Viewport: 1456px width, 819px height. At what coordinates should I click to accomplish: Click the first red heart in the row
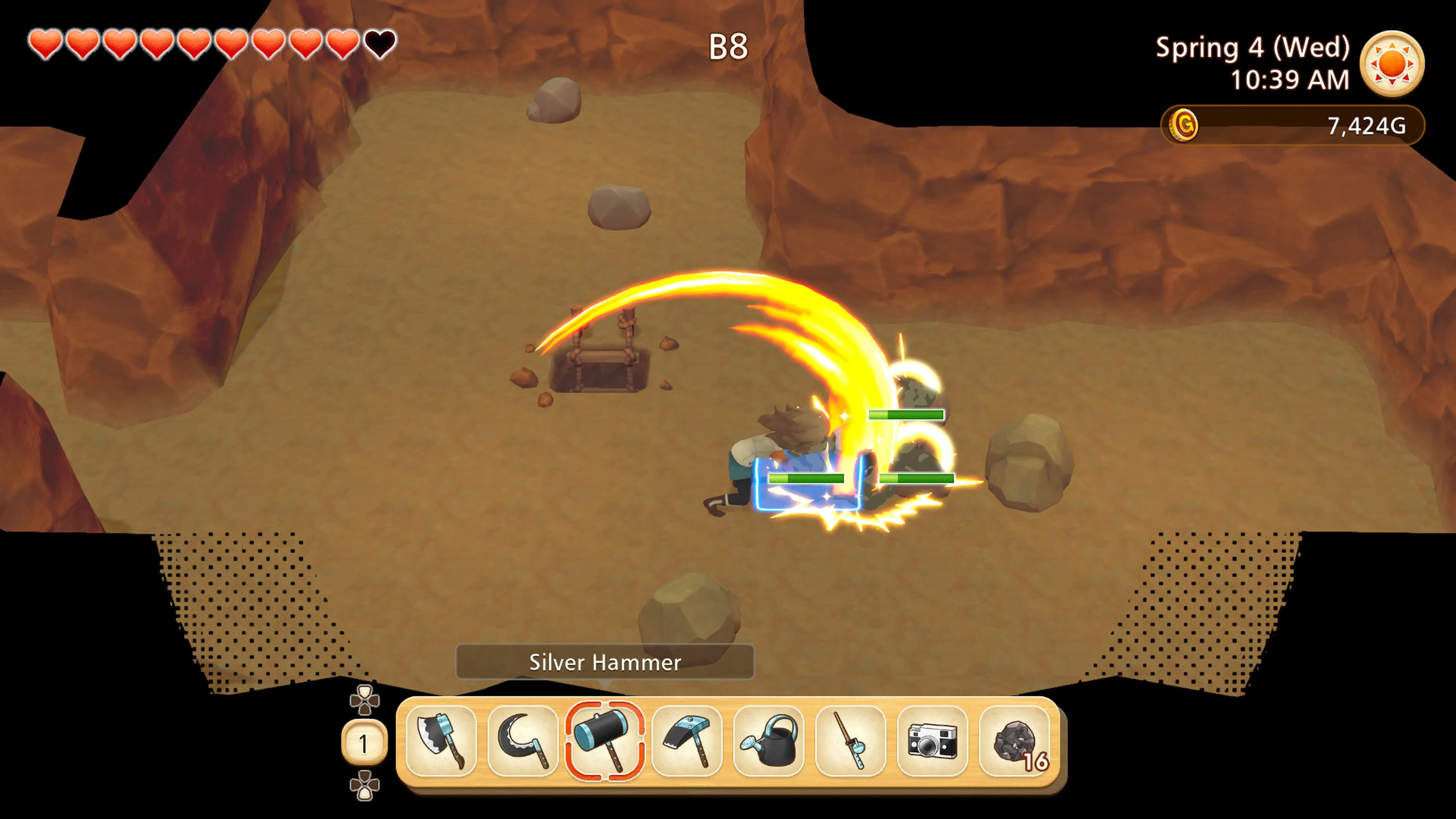[46, 44]
